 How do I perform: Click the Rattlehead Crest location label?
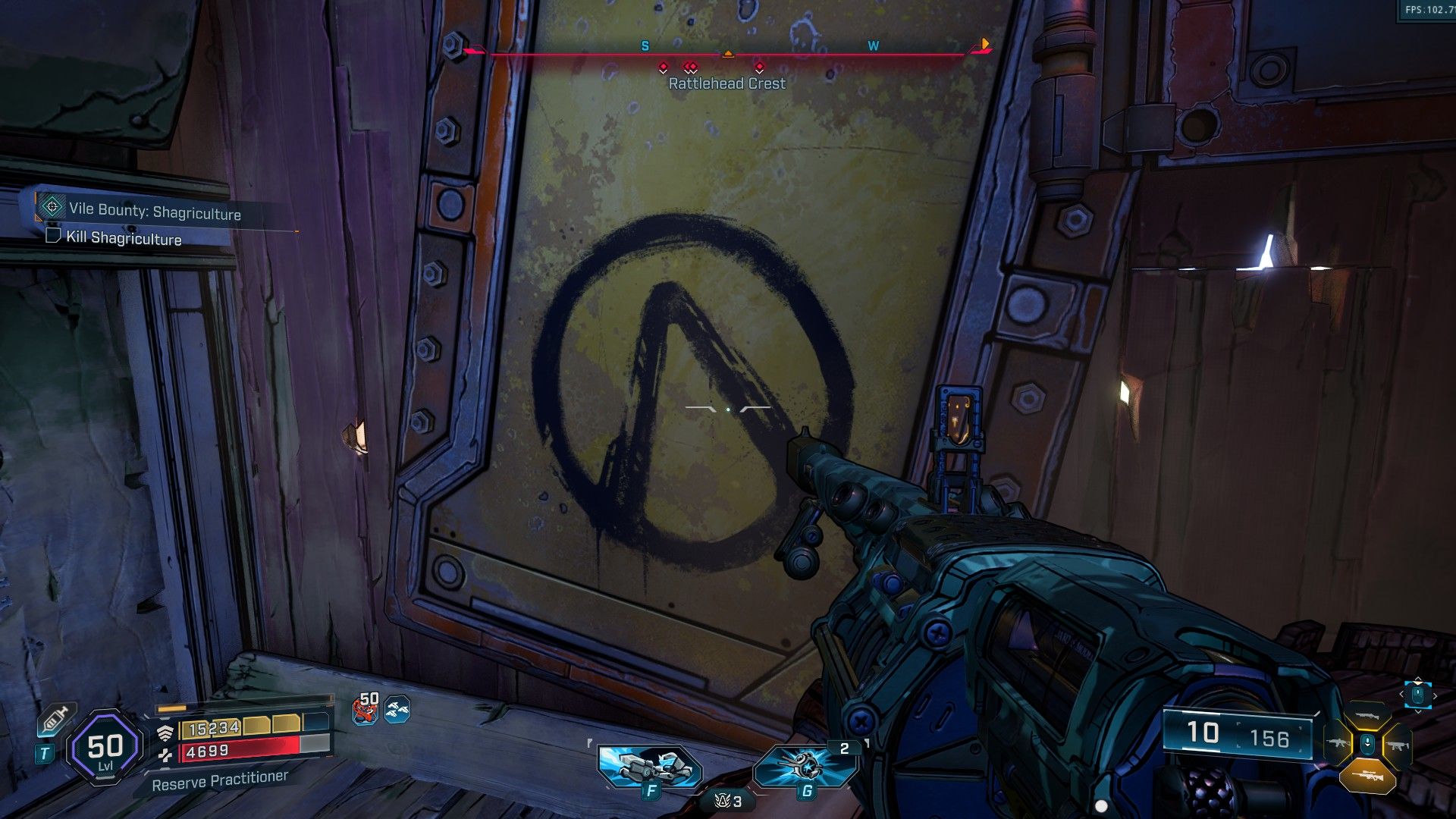(x=724, y=84)
